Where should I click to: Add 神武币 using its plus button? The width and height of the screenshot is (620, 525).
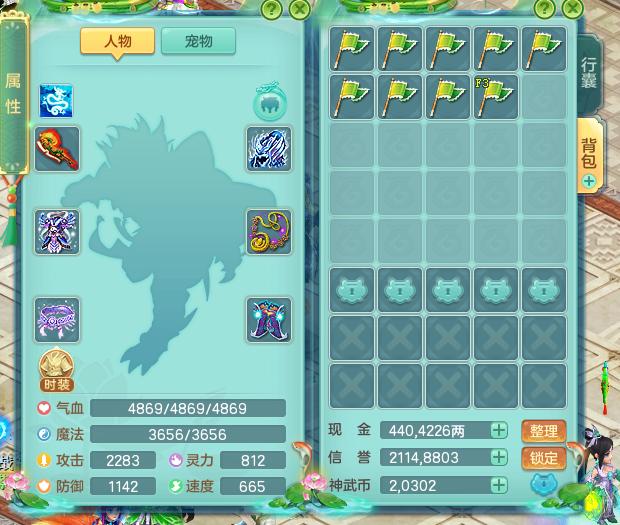(498, 483)
